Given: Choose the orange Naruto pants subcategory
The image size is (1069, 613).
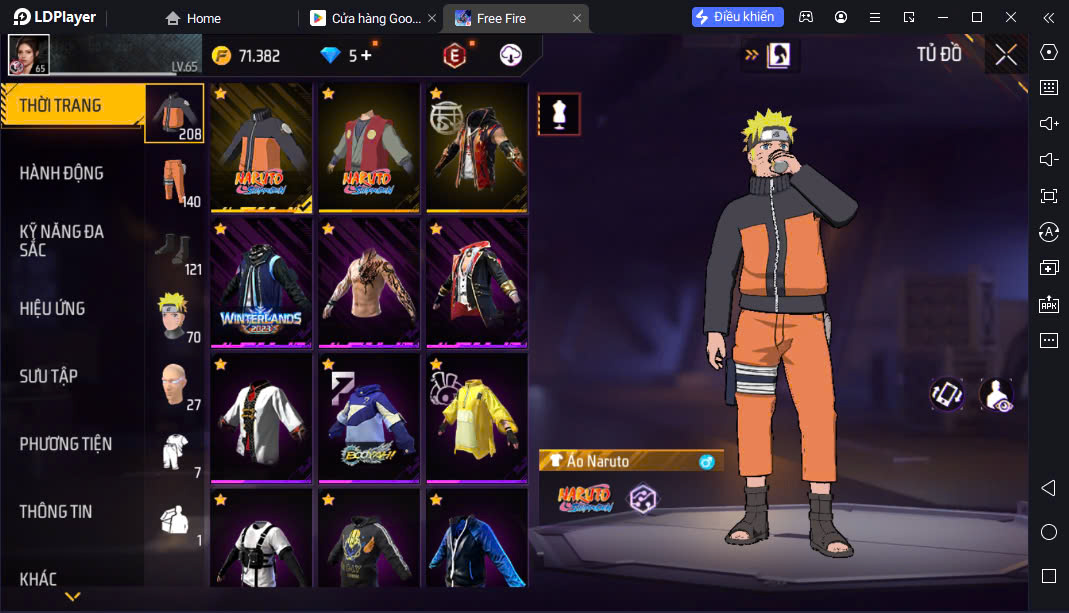Looking at the screenshot, I should point(175,180).
